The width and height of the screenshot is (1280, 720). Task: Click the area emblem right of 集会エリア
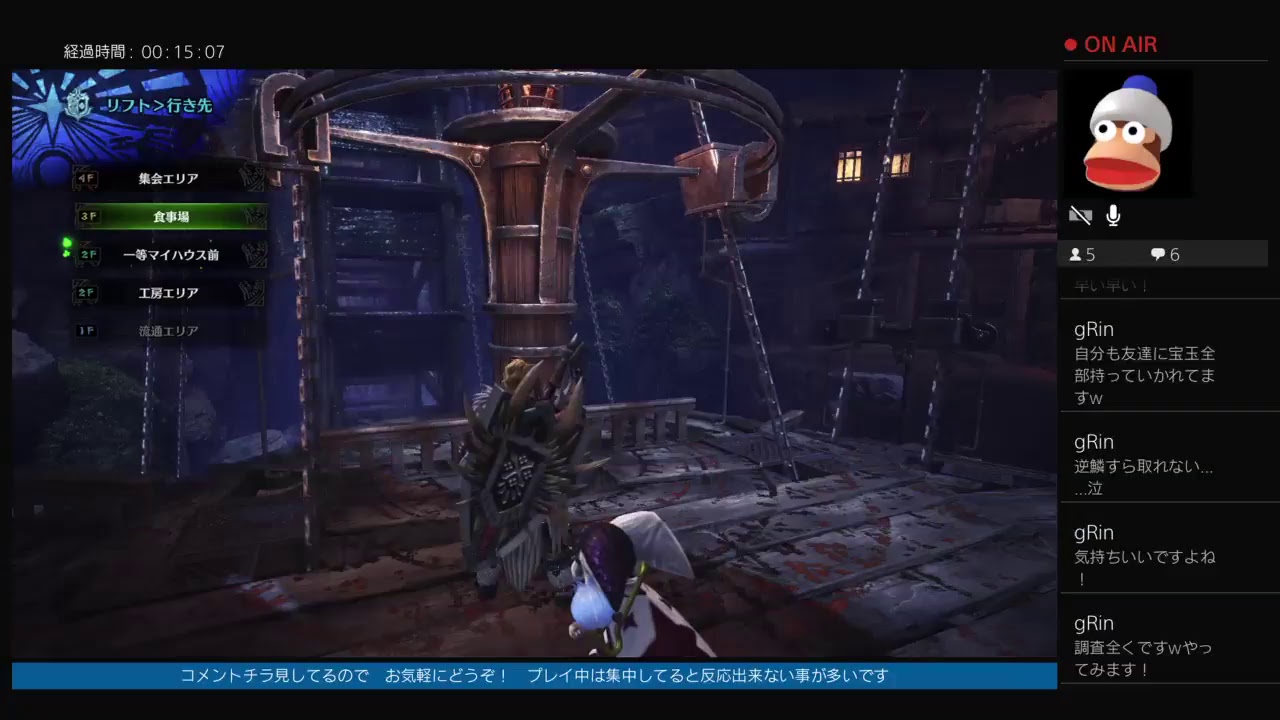tap(253, 178)
